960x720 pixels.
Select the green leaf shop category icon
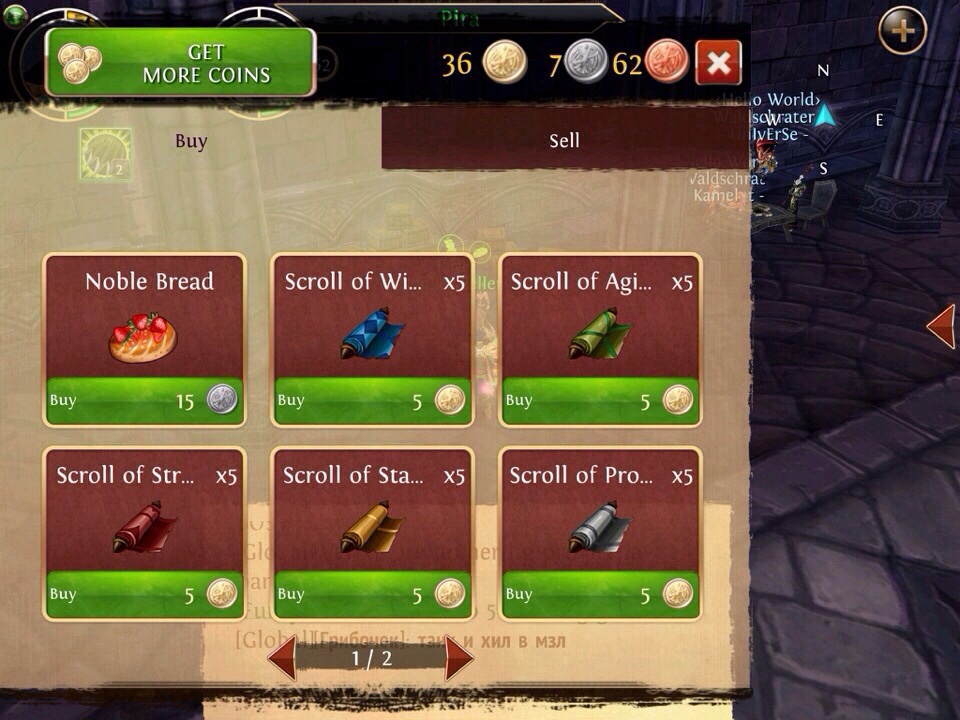coord(106,154)
